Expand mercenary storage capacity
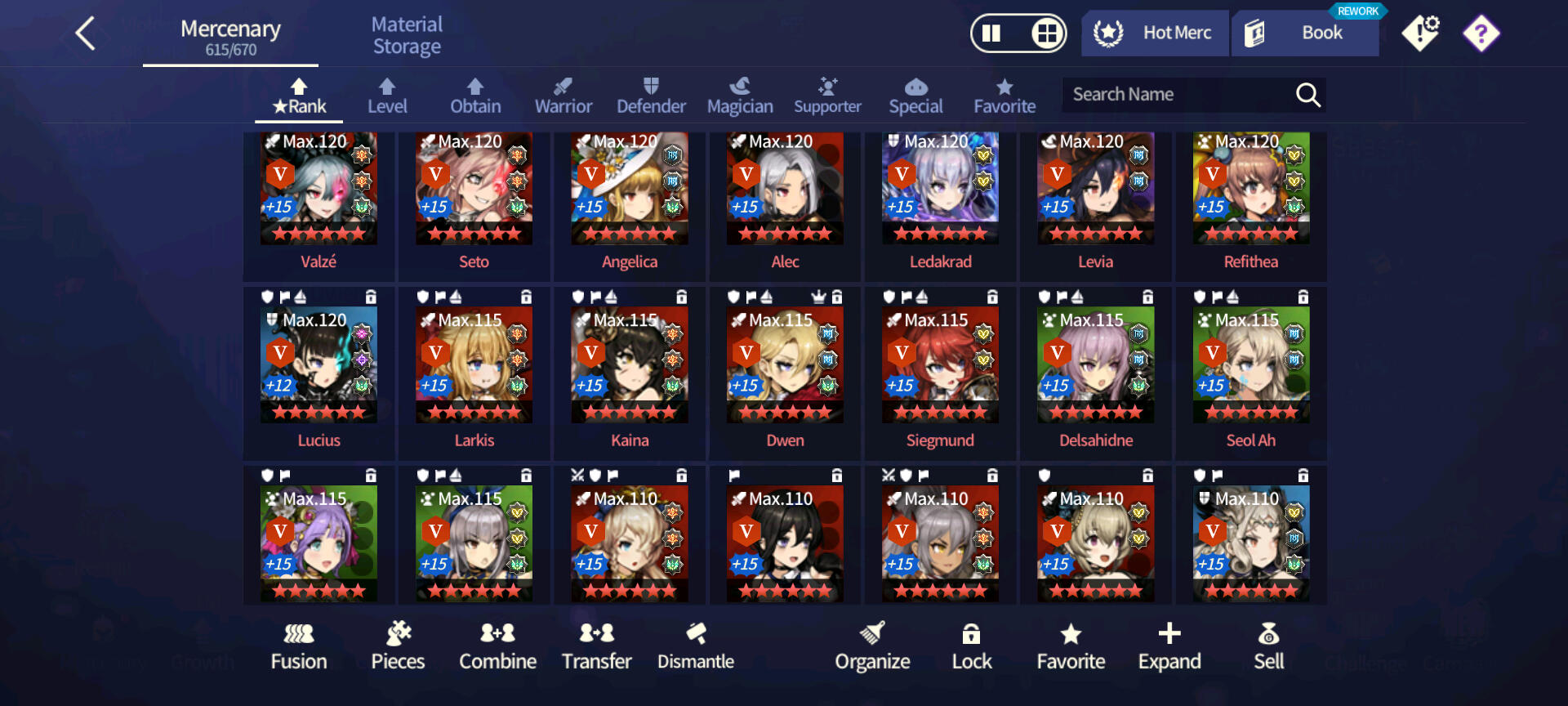 pyautogui.click(x=1169, y=646)
